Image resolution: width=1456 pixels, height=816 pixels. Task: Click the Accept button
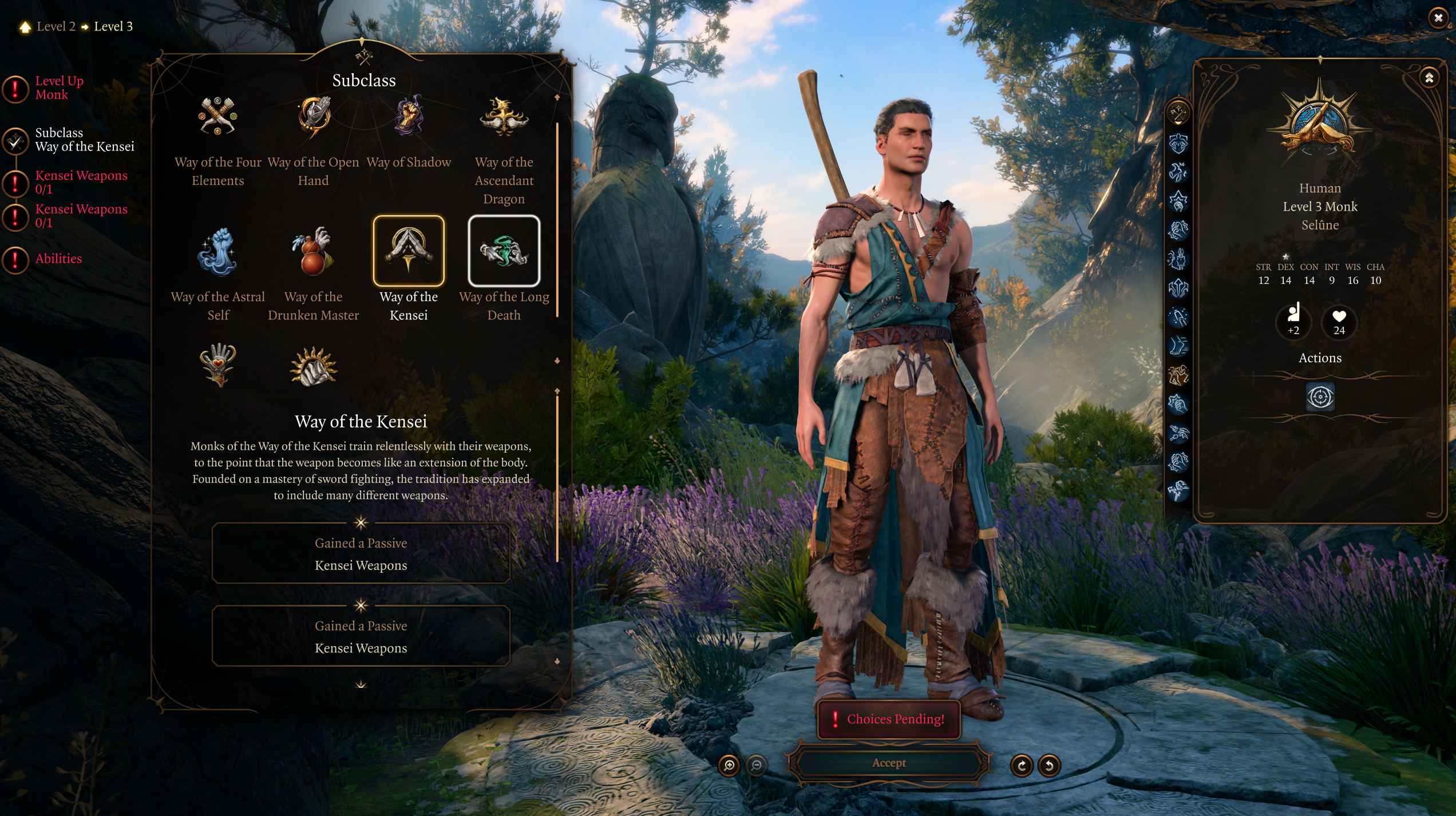pos(888,763)
